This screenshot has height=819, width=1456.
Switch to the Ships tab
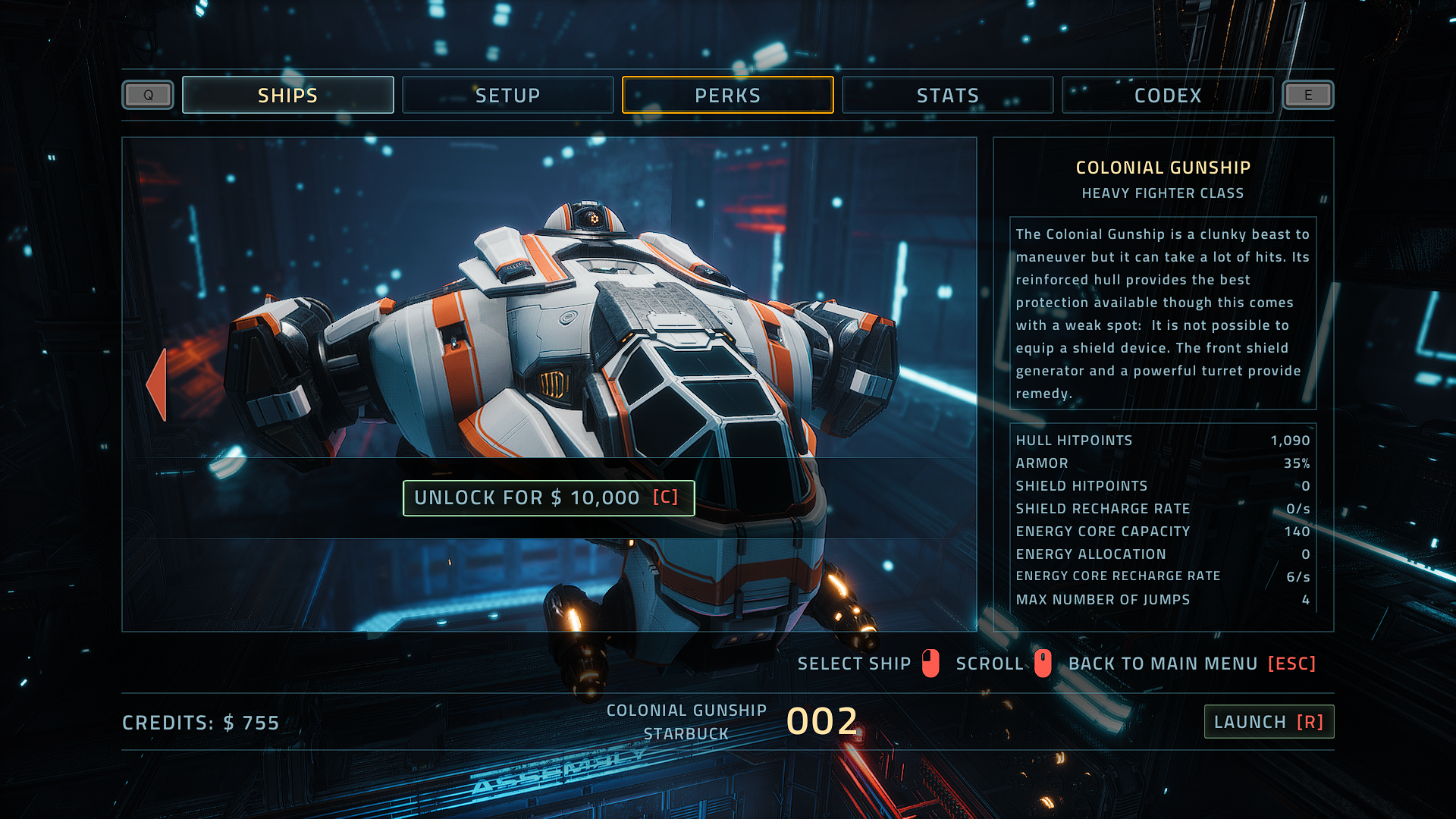click(287, 96)
